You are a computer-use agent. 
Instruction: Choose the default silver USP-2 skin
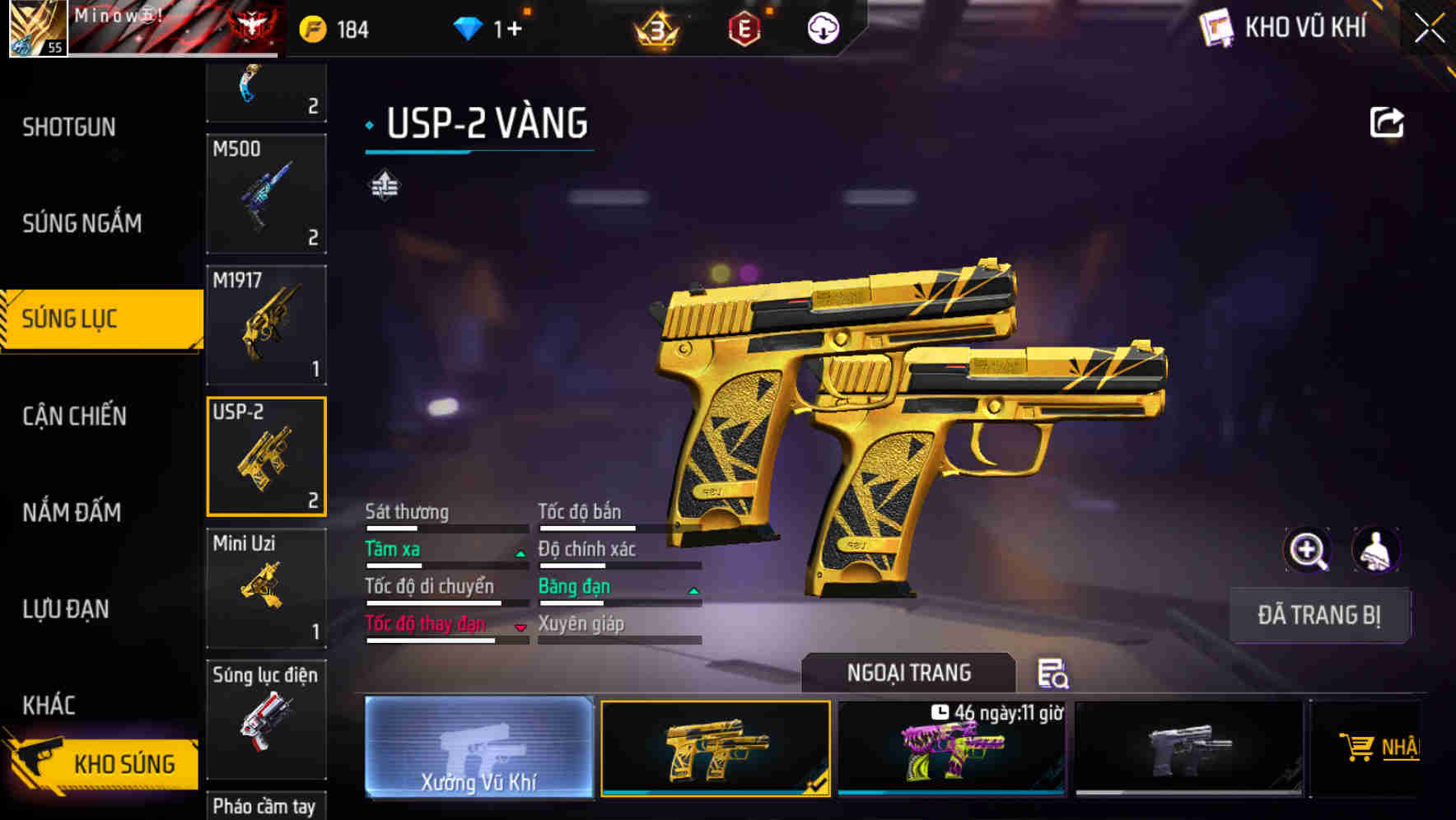tap(1188, 749)
